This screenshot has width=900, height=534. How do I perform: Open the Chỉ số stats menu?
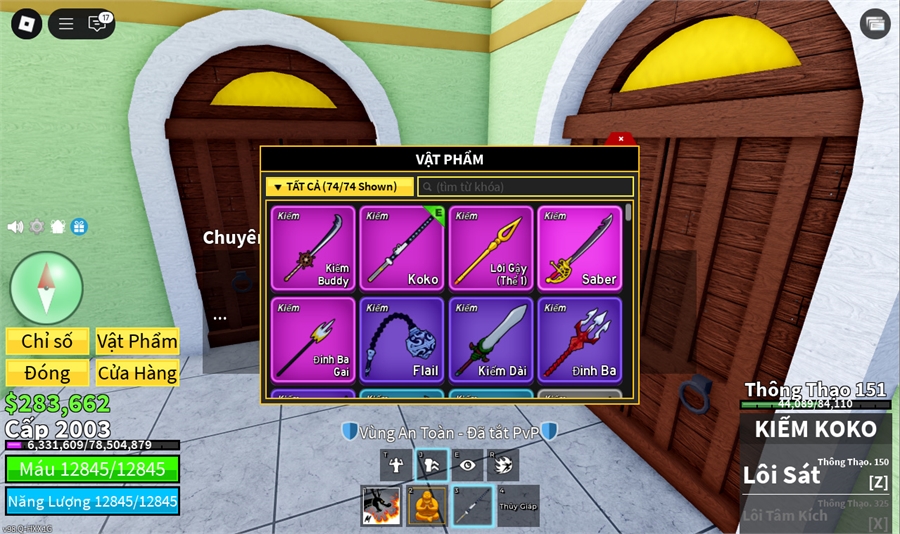47,341
